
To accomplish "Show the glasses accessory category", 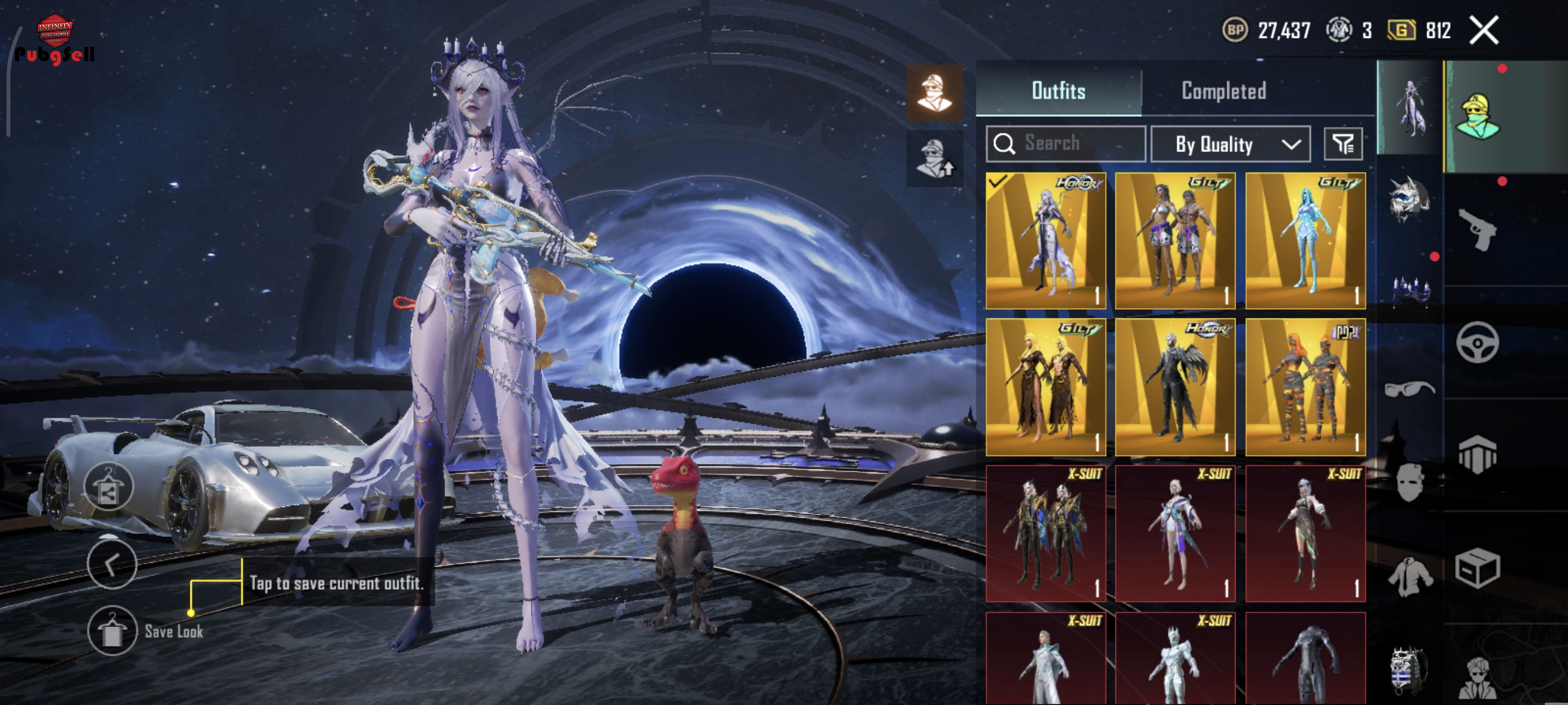I will [1409, 388].
